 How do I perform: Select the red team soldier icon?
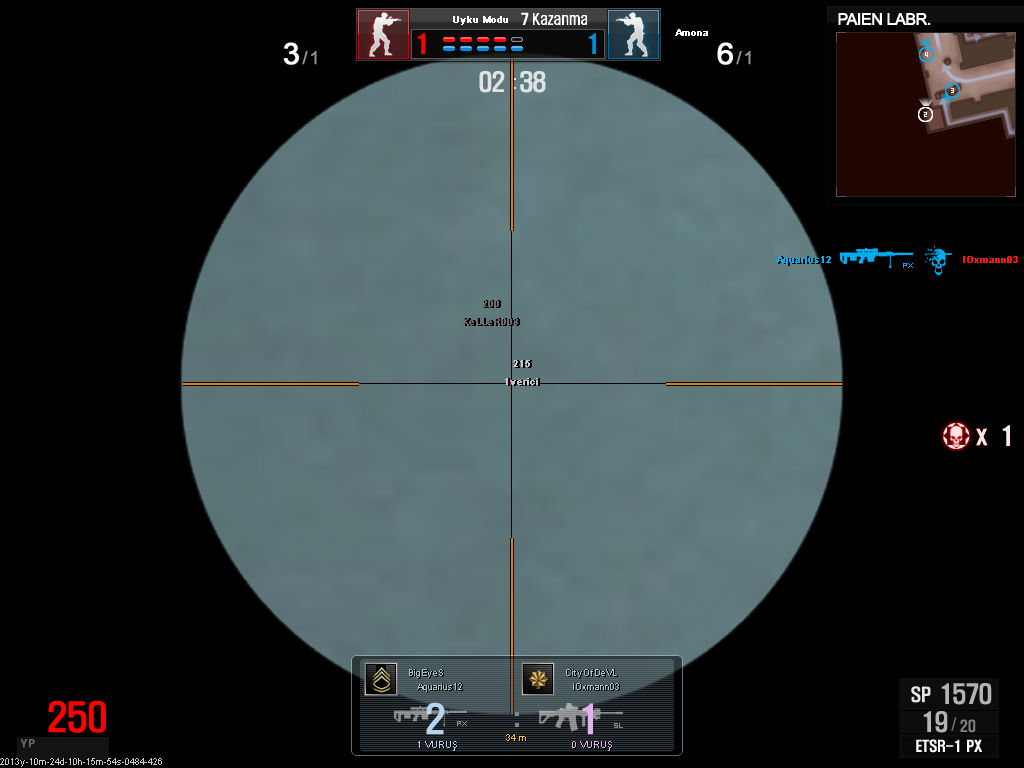tap(383, 35)
